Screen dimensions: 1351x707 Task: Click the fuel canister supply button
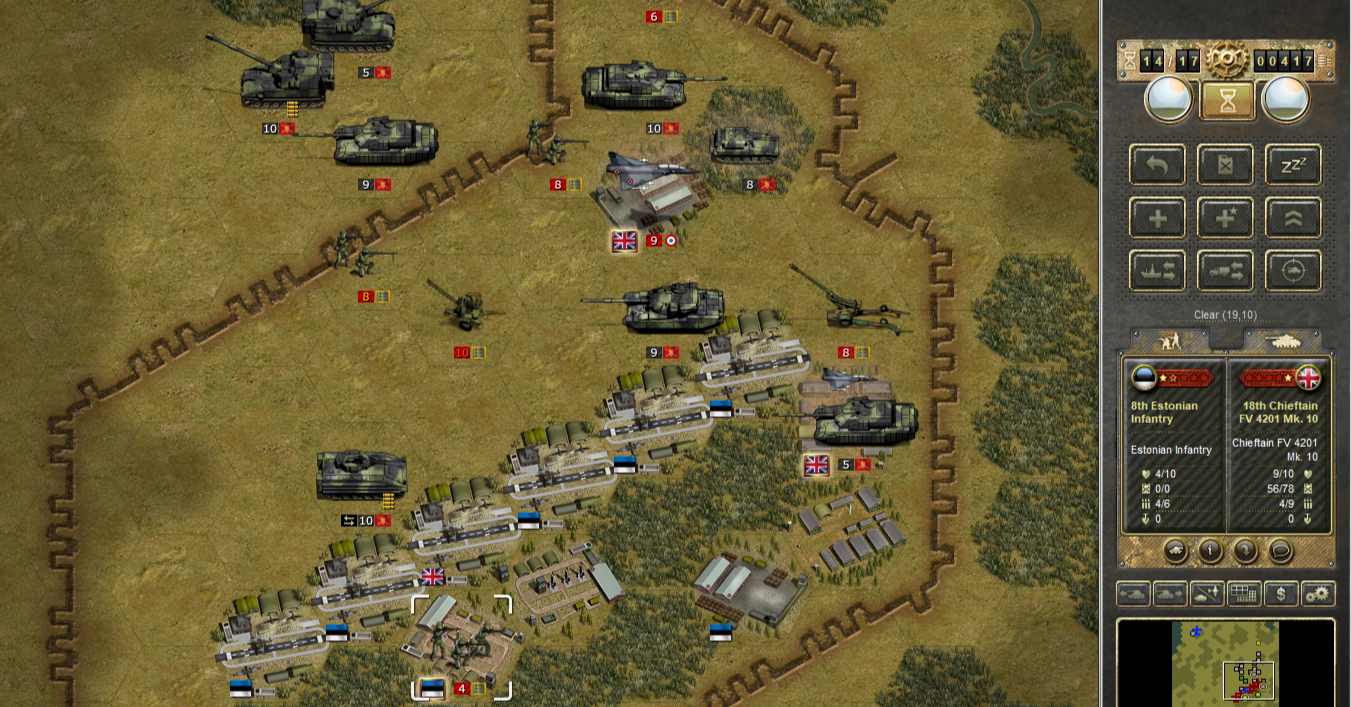click(1225, 165)
